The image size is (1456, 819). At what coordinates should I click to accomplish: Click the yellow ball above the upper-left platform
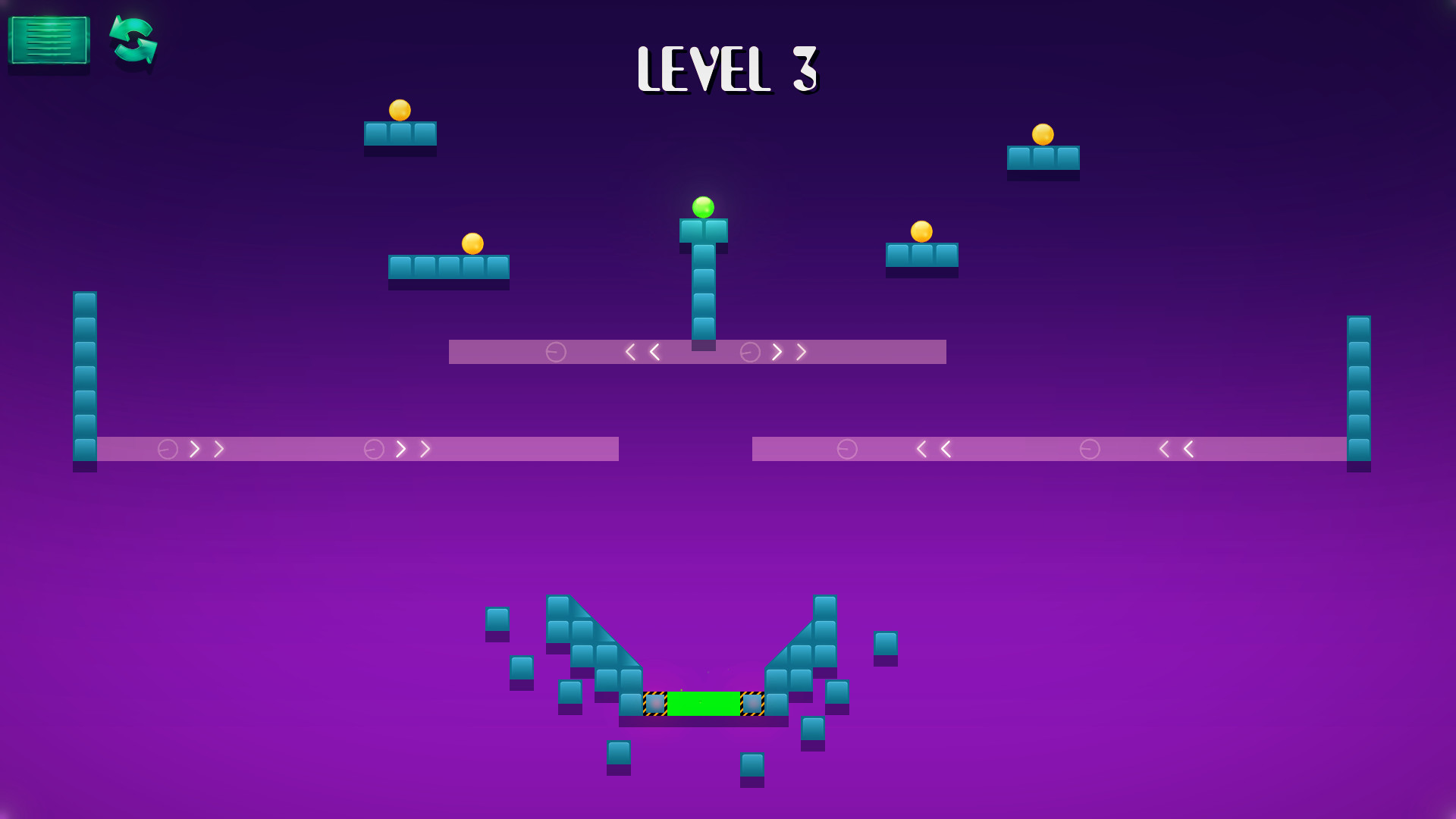click(x=399, y=110)
